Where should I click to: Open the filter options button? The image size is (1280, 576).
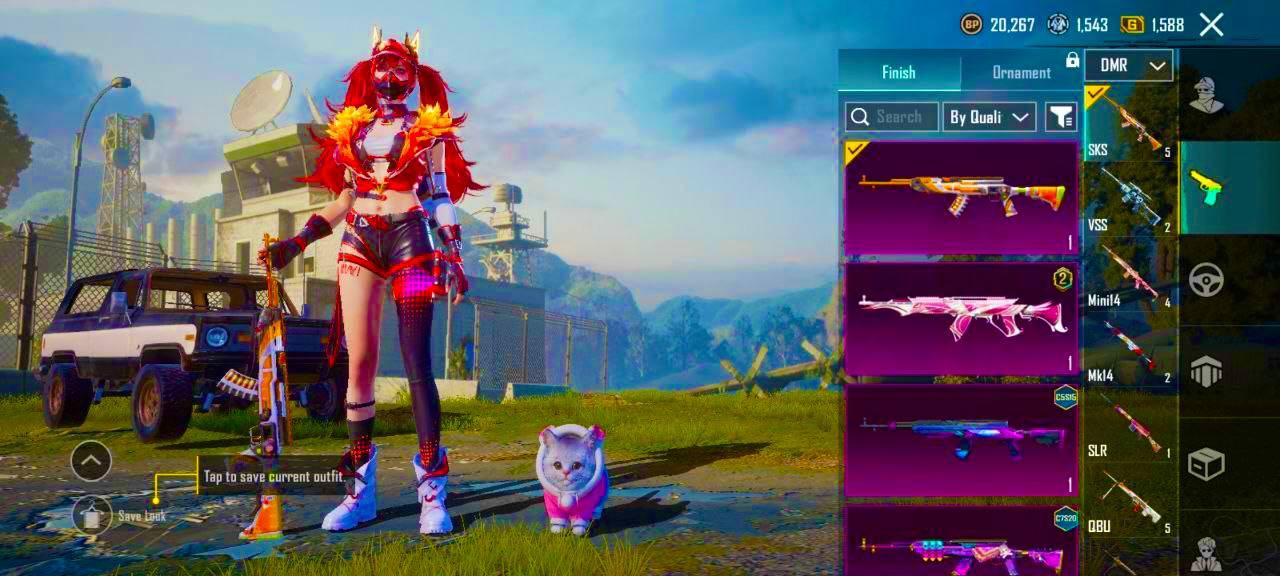point(1060,117)
